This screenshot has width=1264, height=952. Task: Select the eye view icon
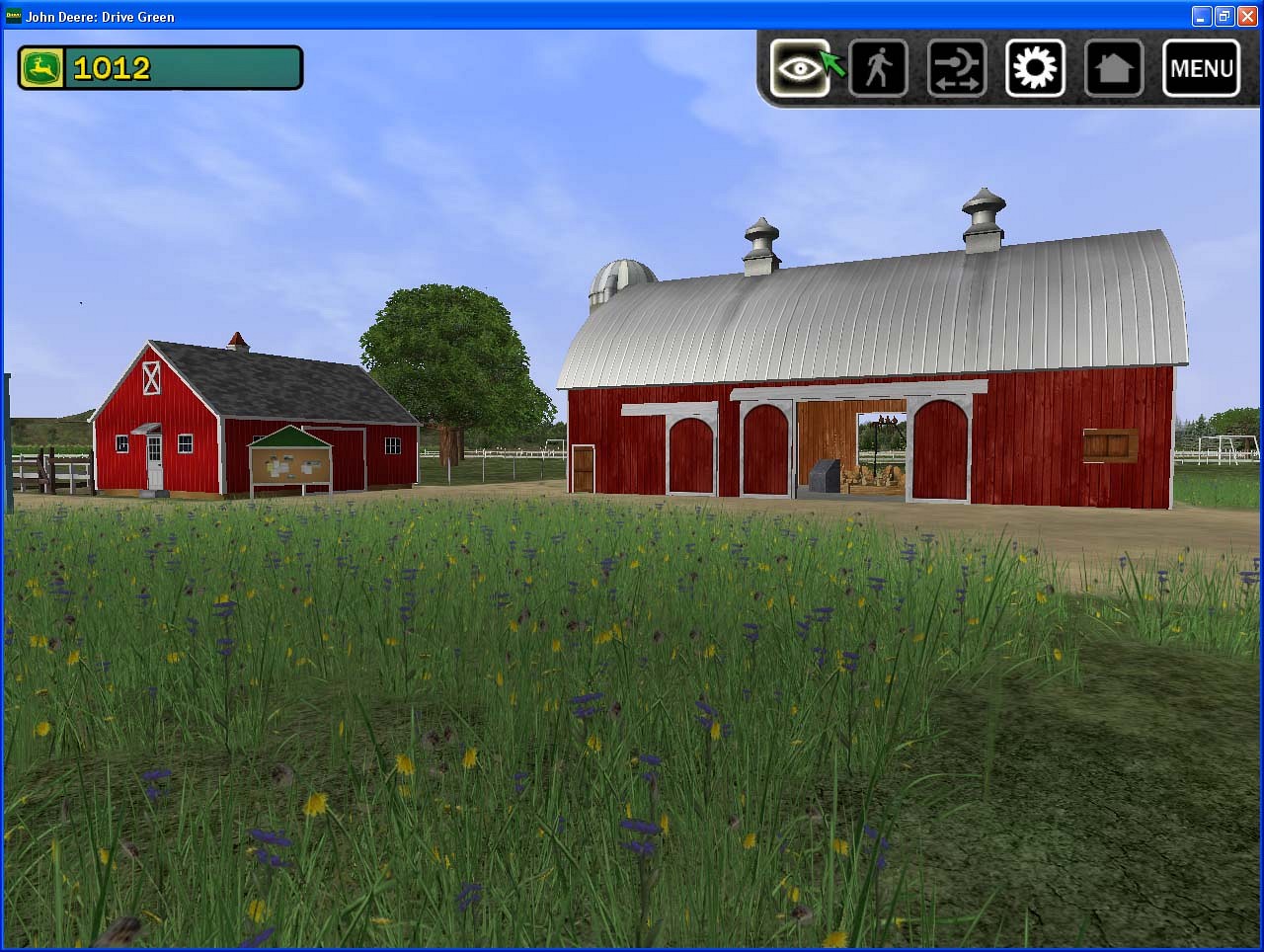point(799,68)
